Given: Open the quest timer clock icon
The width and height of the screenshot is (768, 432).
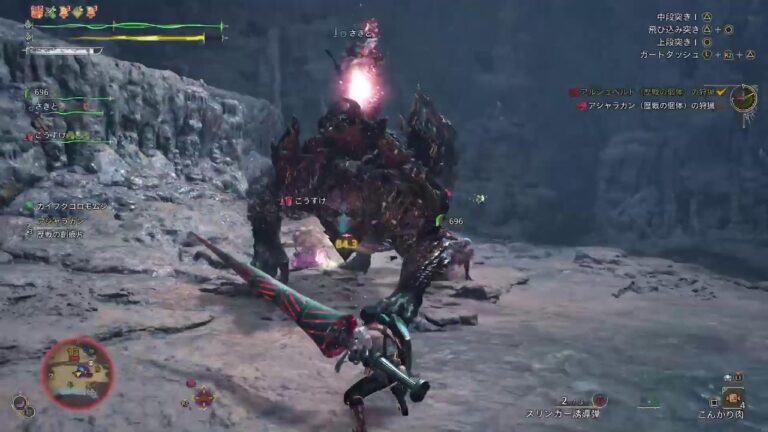Looking at the screenshot, I should coord(743,98).
